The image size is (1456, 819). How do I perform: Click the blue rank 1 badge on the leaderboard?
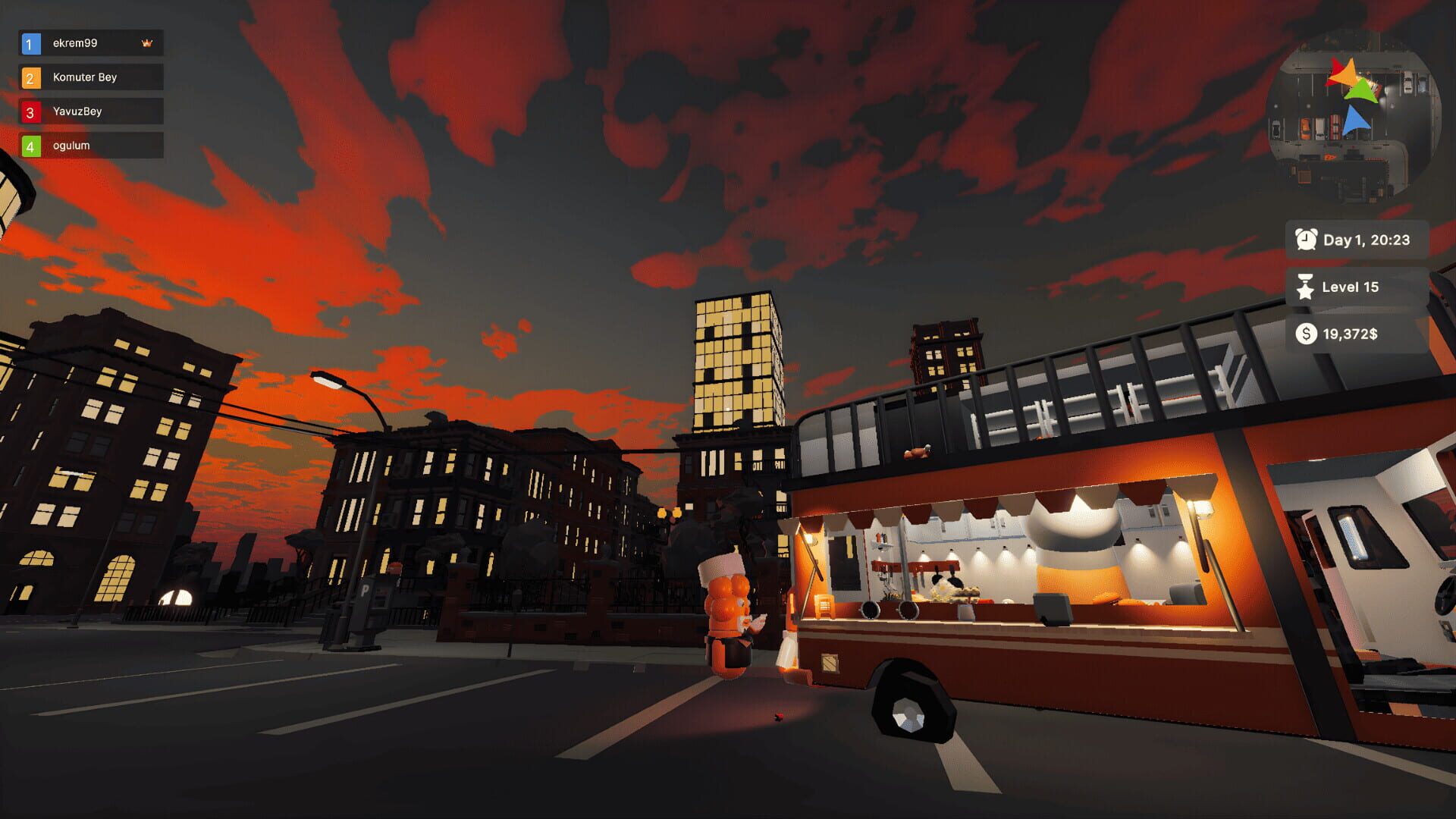tap(30, 43)
